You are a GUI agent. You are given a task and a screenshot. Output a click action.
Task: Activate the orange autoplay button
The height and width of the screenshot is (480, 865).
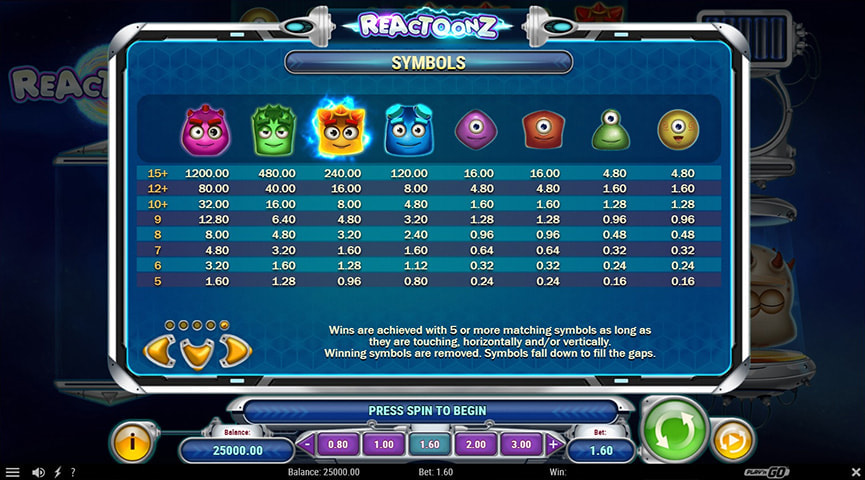[x=732, y=440]
